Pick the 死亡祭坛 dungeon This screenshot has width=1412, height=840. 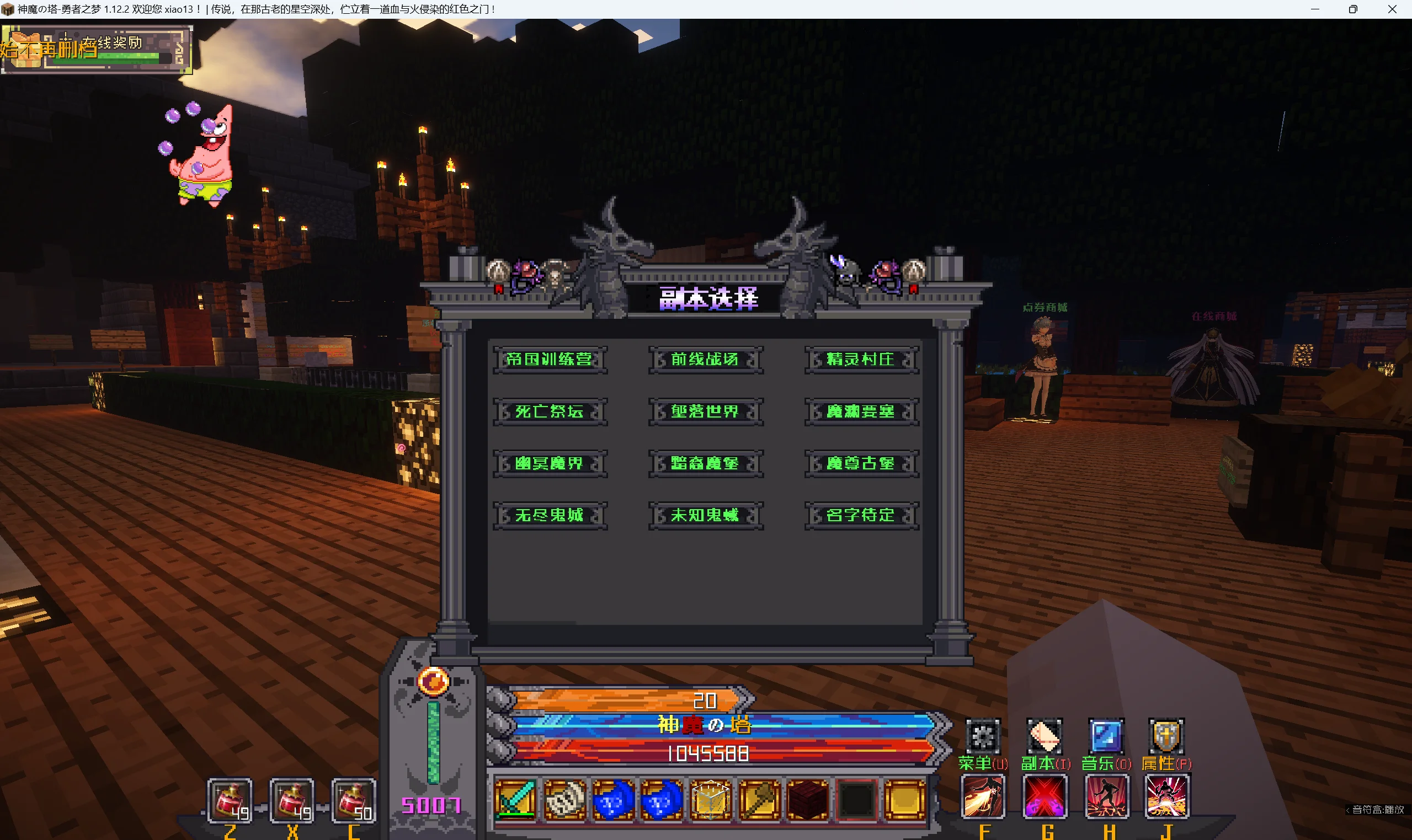pos(549,411)
